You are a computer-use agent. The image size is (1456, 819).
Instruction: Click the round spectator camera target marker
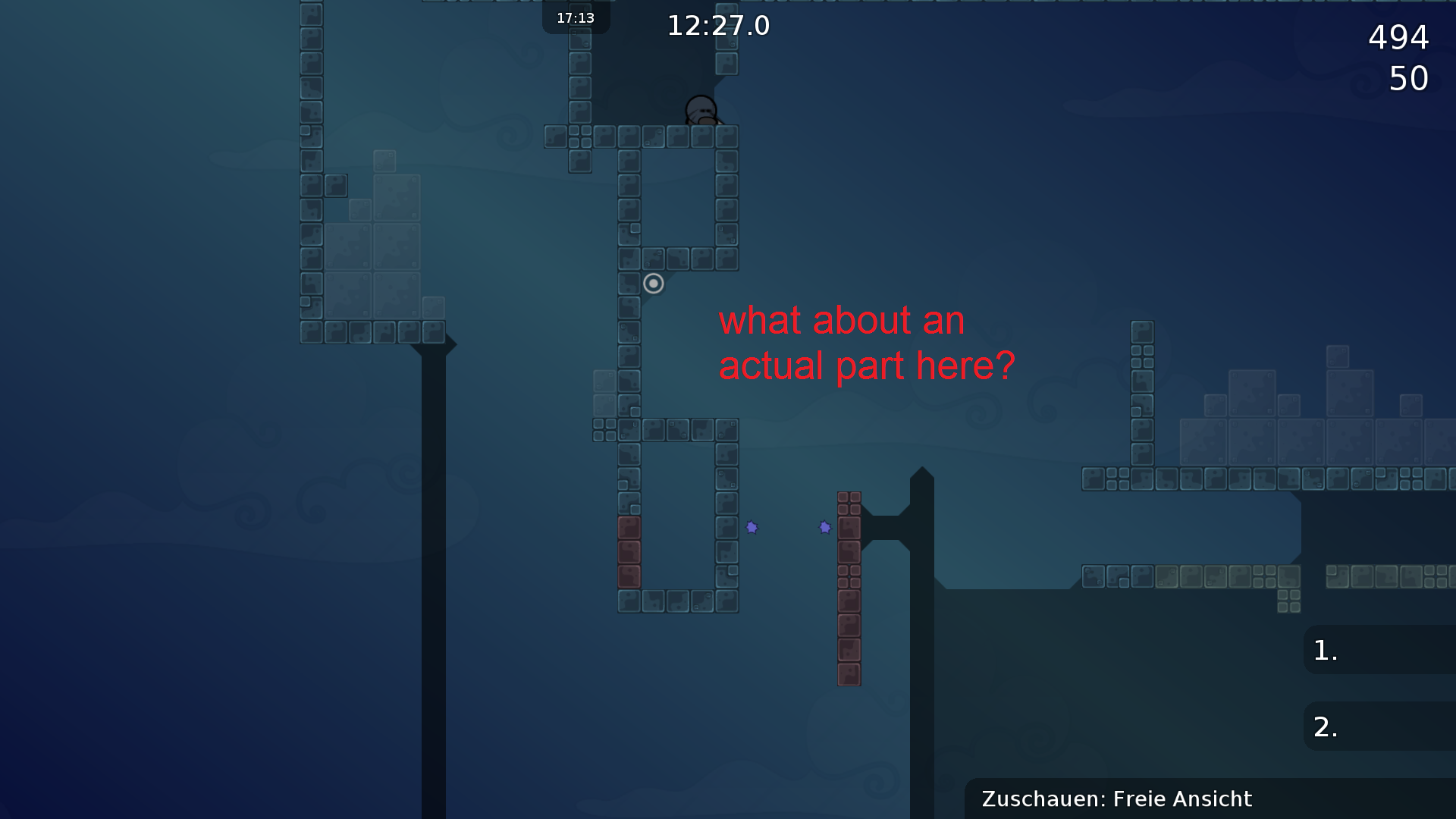654,284
